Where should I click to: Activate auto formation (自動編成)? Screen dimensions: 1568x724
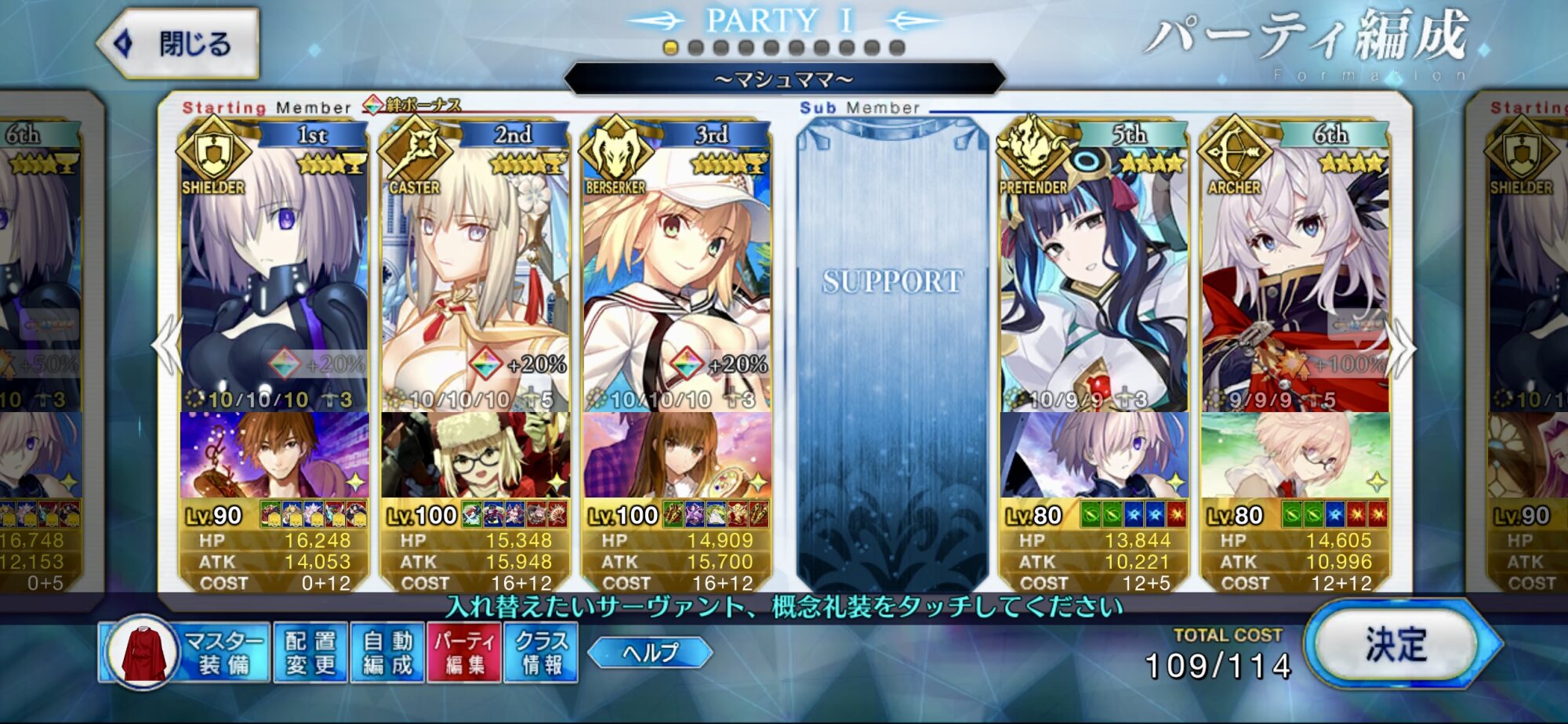pos(387,653)
